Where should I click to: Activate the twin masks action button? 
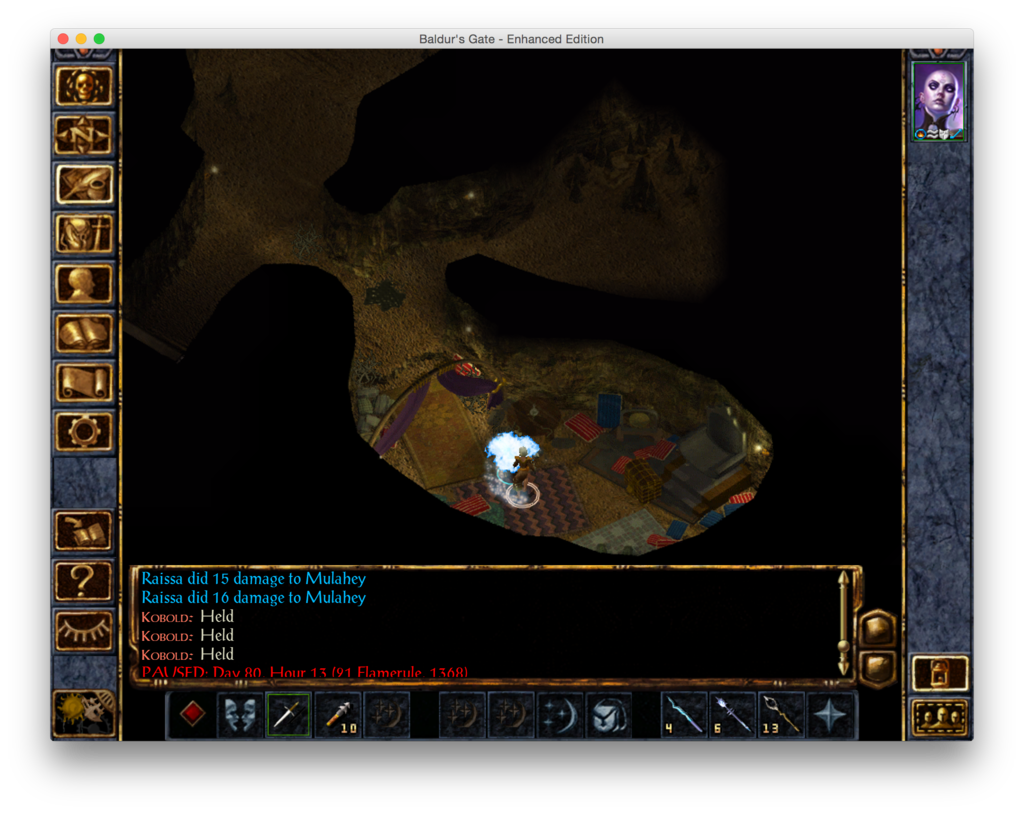click(x=240, y=714)
